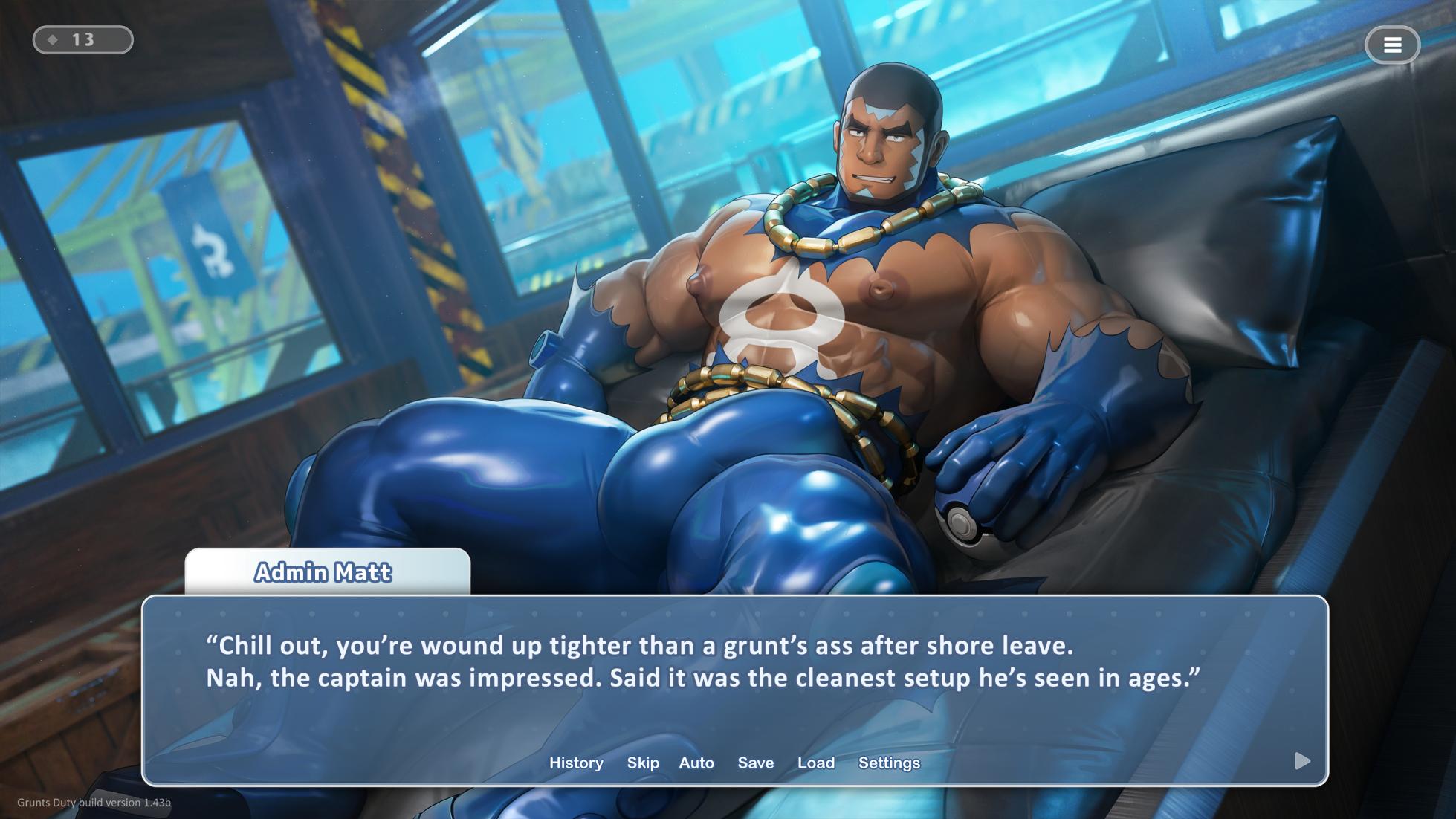Image resolution: width=1456 pixels, height=819 pixels.
Task: Open Settings from the dialogue bar
Action: (889, 763)
